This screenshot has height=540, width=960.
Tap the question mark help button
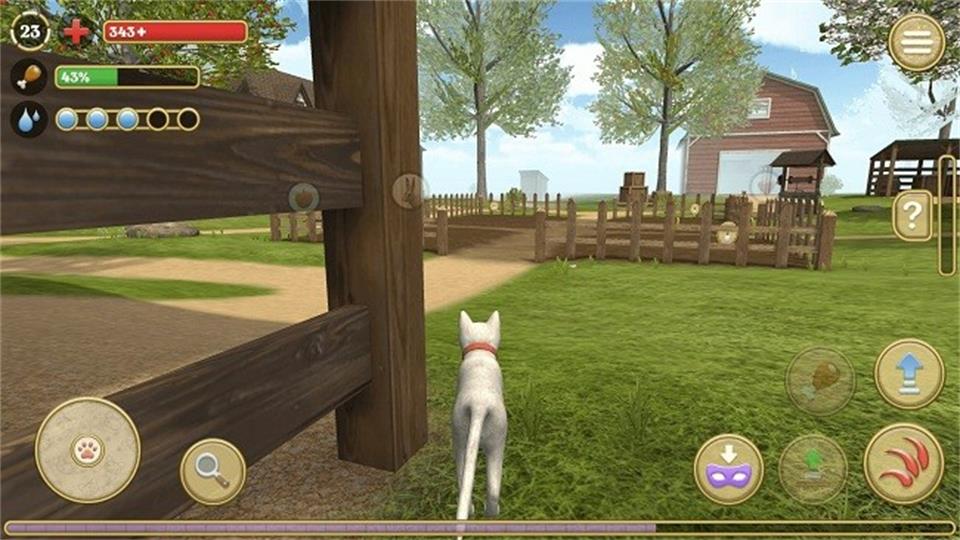point(912,215)
